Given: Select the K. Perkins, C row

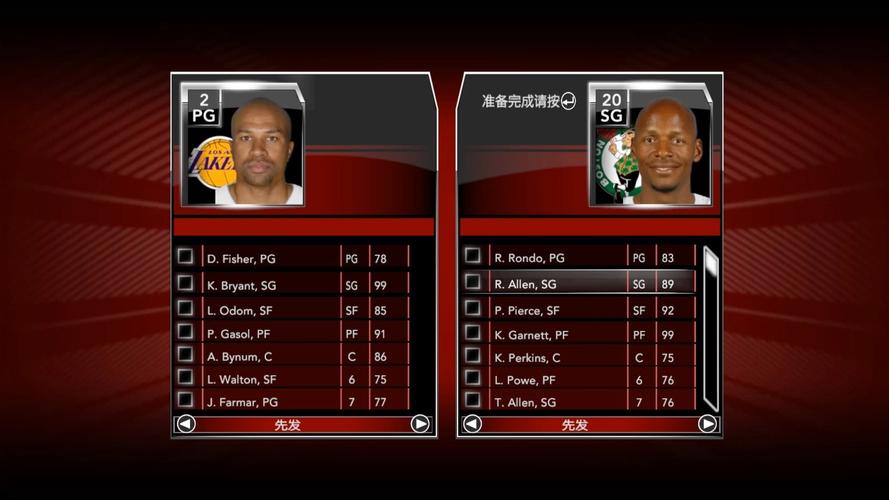Looking at the screenshot, I should [x=556, y=357].
